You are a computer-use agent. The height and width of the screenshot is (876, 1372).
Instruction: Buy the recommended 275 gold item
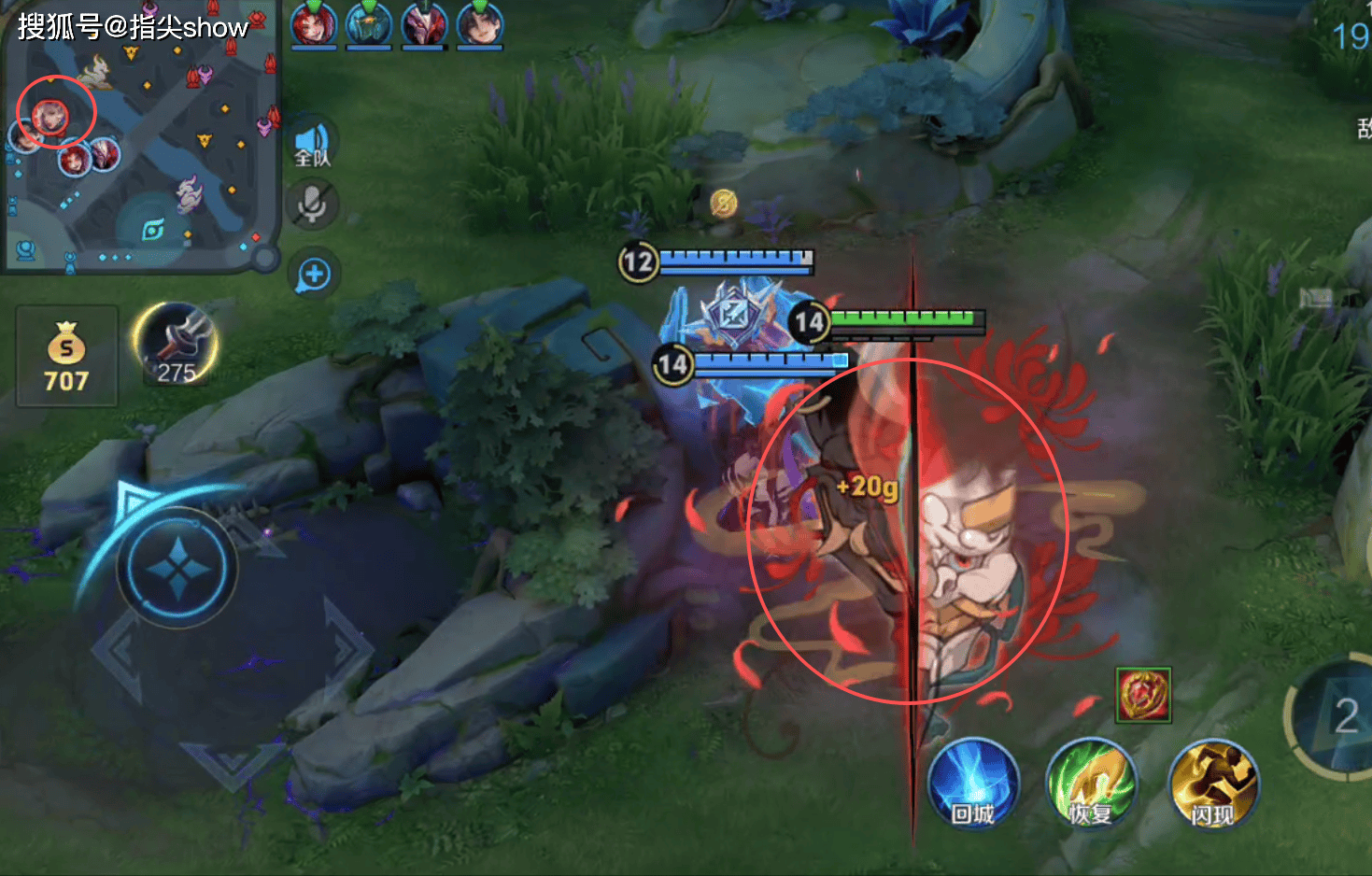(176, 346)
